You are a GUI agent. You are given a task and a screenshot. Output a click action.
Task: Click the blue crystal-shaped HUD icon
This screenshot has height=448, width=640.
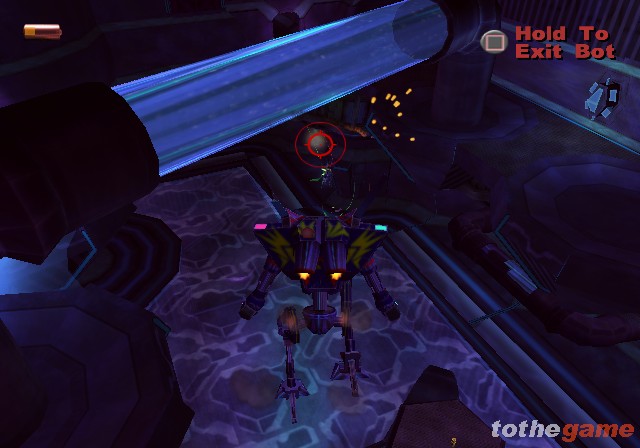601,96
